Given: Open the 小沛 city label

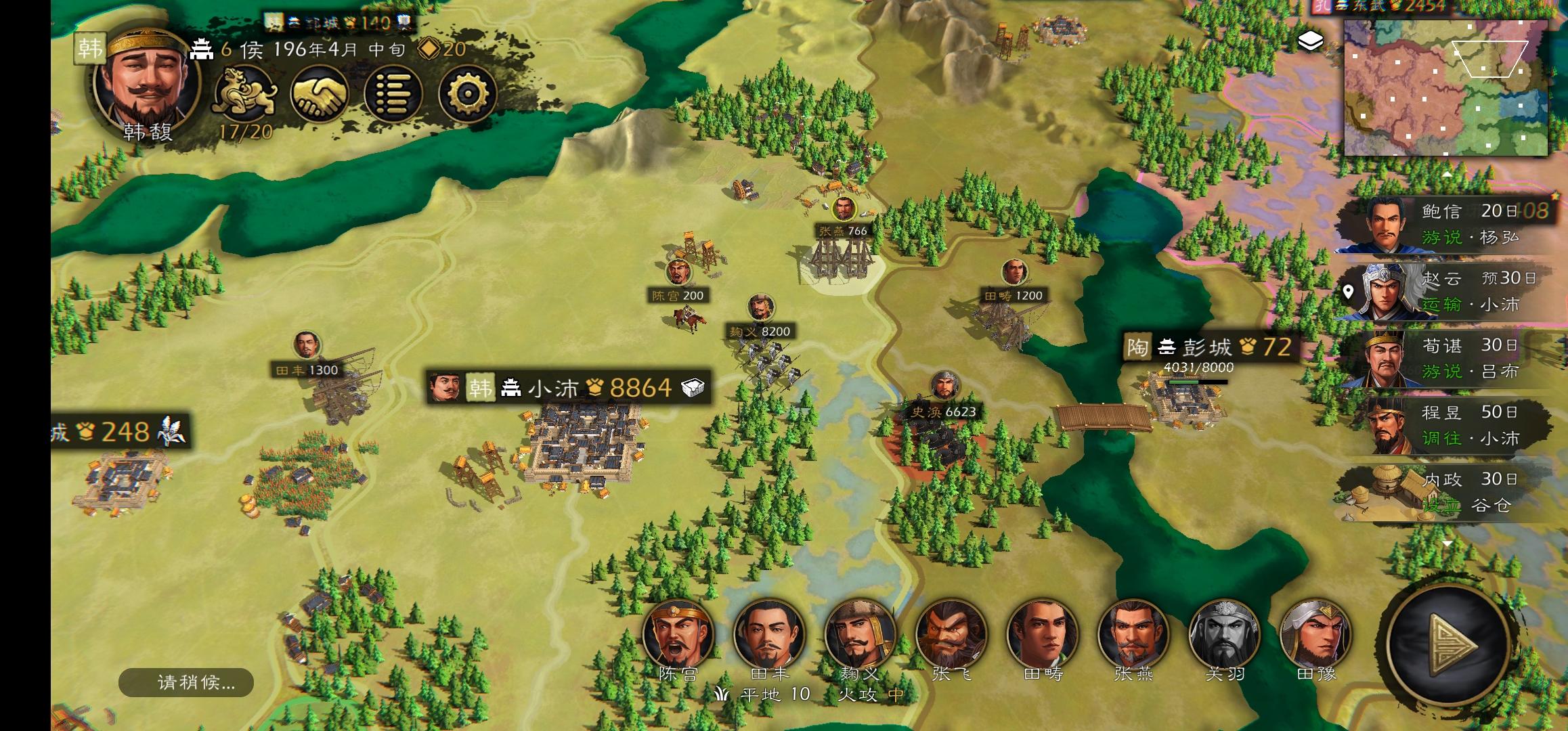Looking at the screenshot, I should 567,387.
